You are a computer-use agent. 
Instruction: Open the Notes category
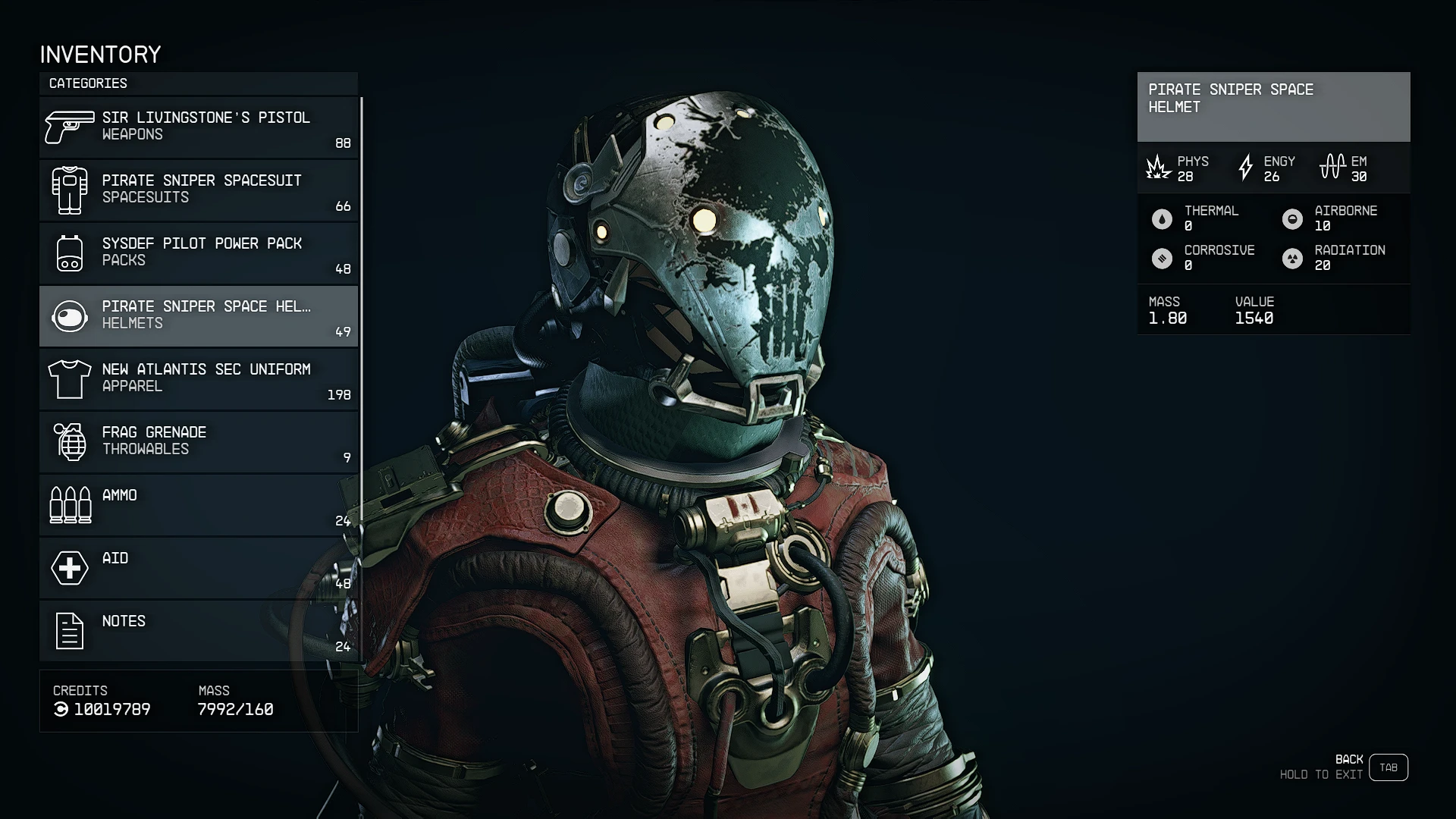pos(199,631)
